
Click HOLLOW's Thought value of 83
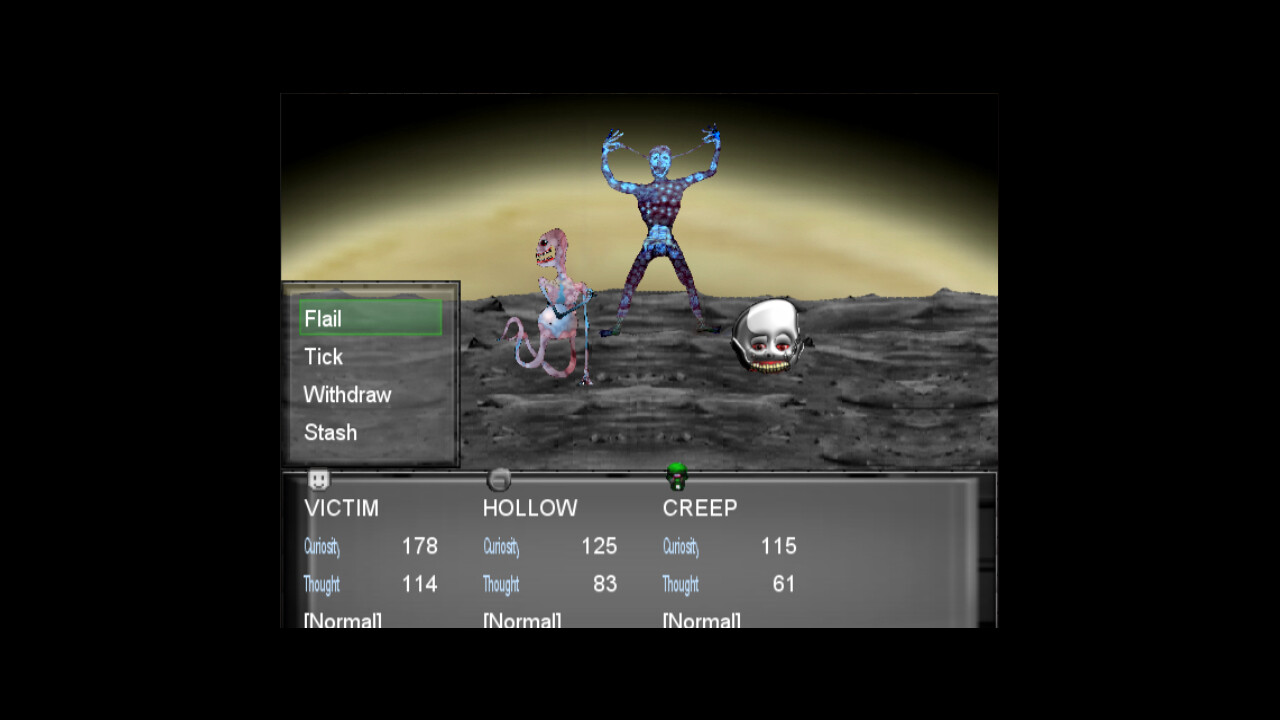[x=604, y=585]
